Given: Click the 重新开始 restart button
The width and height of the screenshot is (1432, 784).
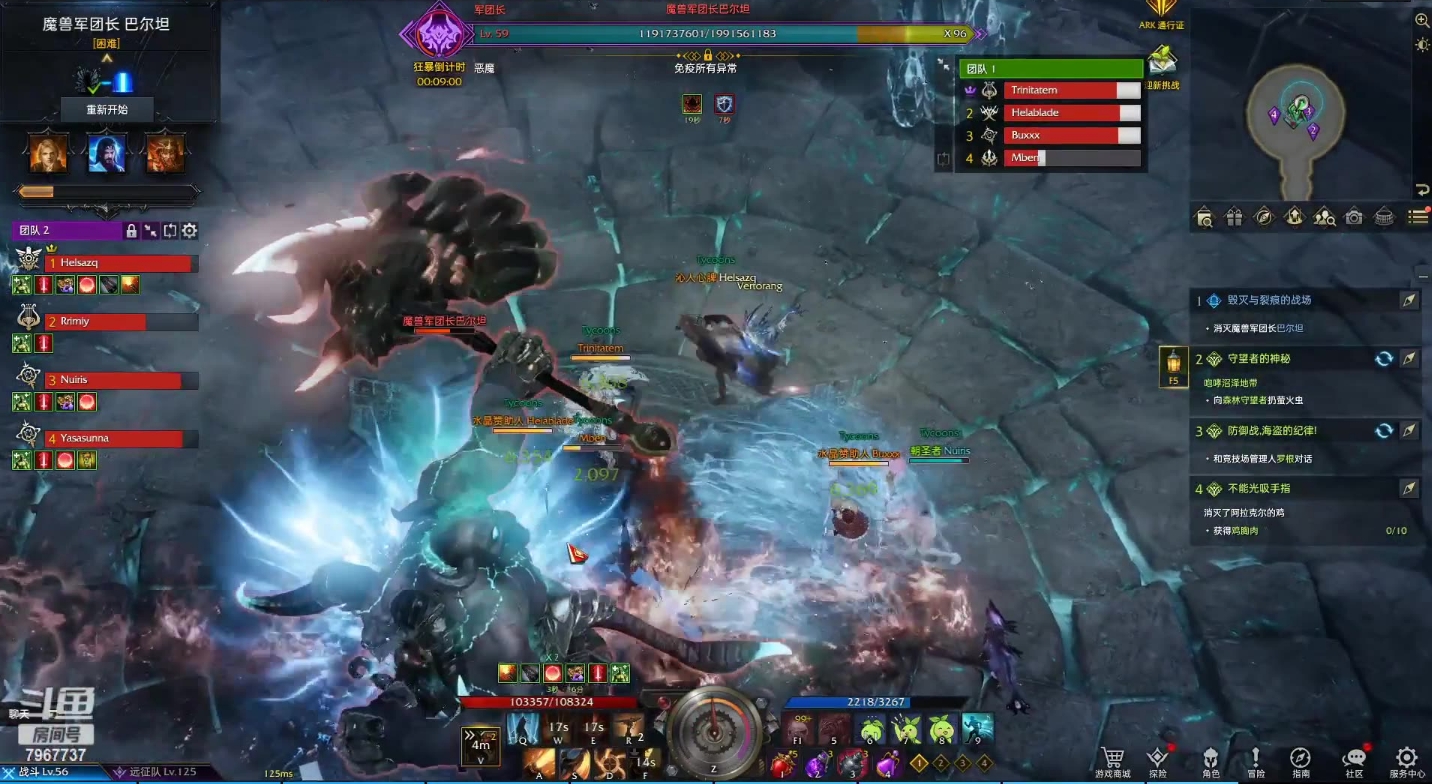Looking at the screenshot, I should point(107,109).
